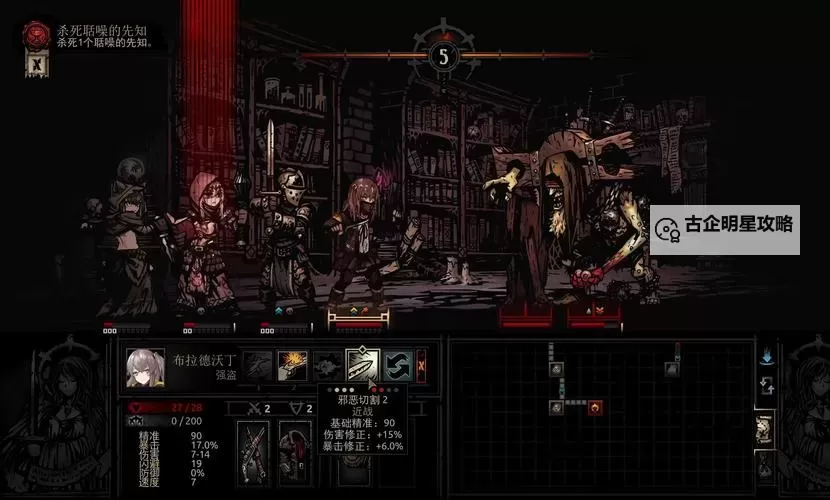The height and width of the screenshot is (500, 830).
Task: Activate the swap position arrows skill
Action: [x=395, y=364]
